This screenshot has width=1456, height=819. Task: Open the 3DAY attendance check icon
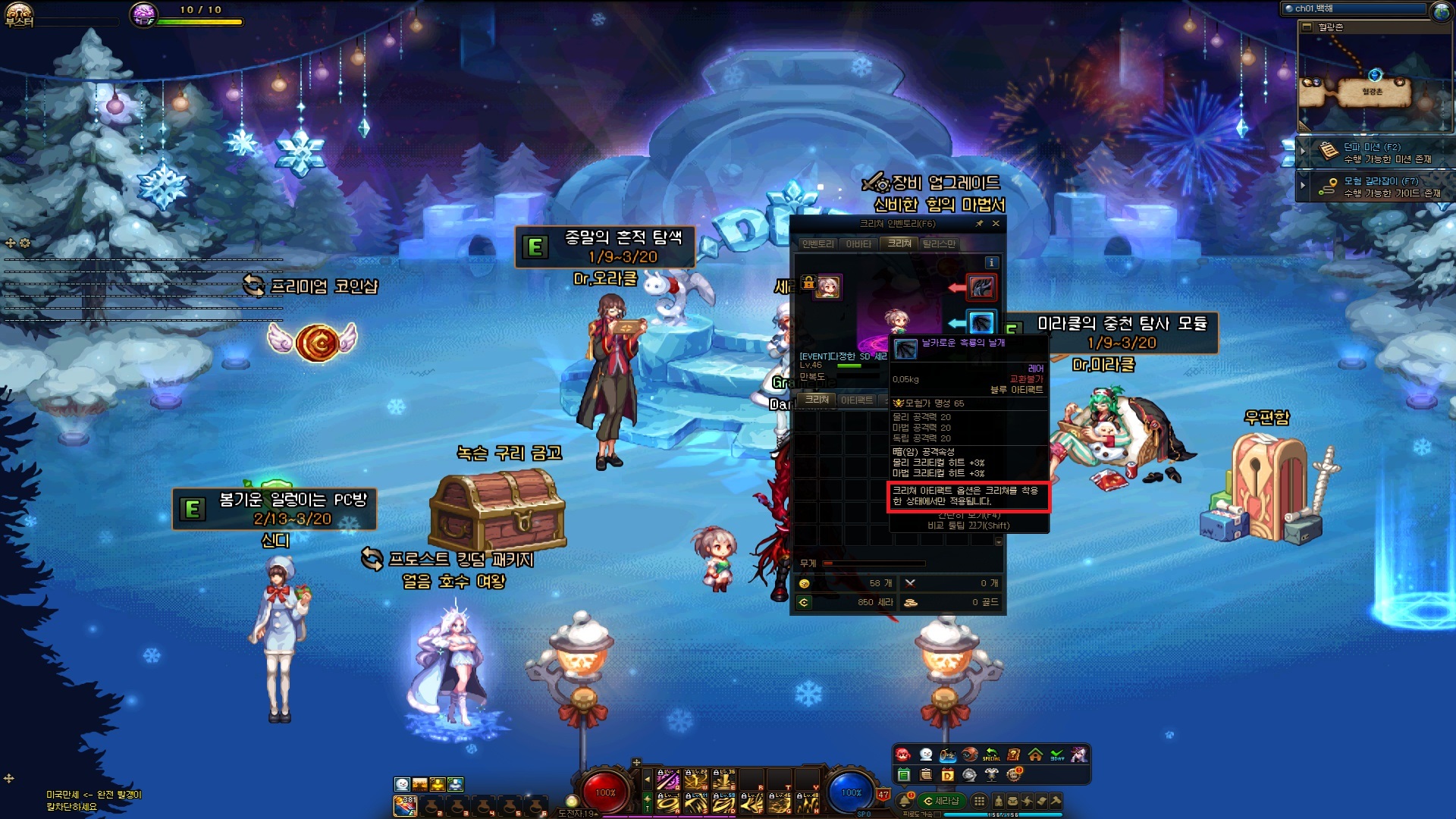click(x=1057, y=755)
